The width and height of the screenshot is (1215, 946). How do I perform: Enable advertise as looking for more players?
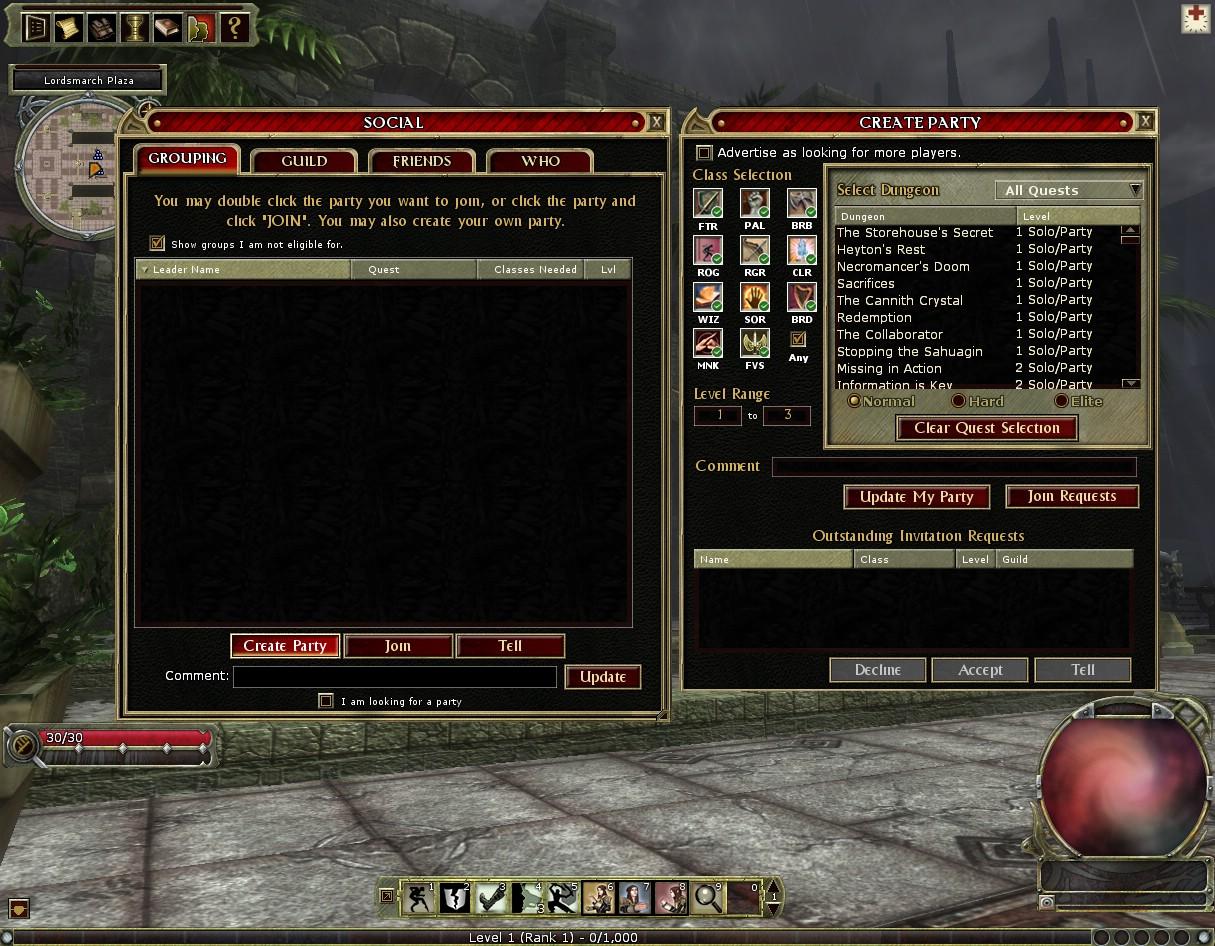704,153
